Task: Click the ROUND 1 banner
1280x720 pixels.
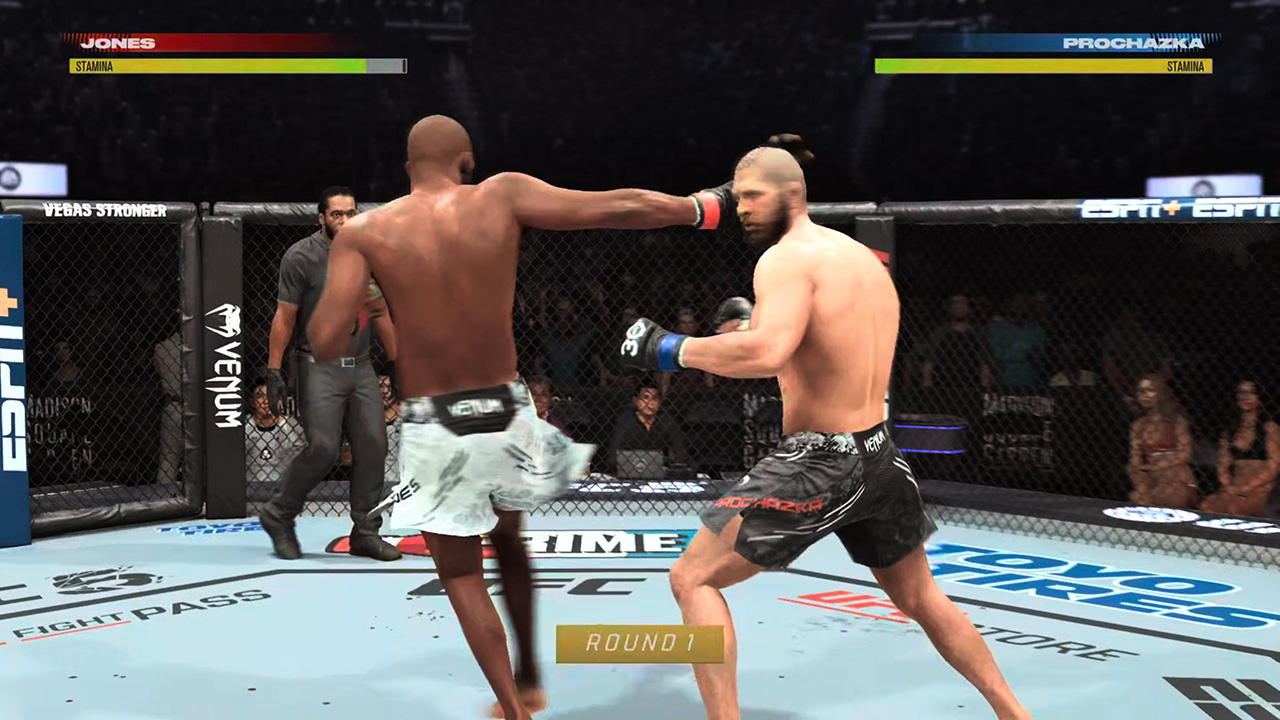Action: 640,644
